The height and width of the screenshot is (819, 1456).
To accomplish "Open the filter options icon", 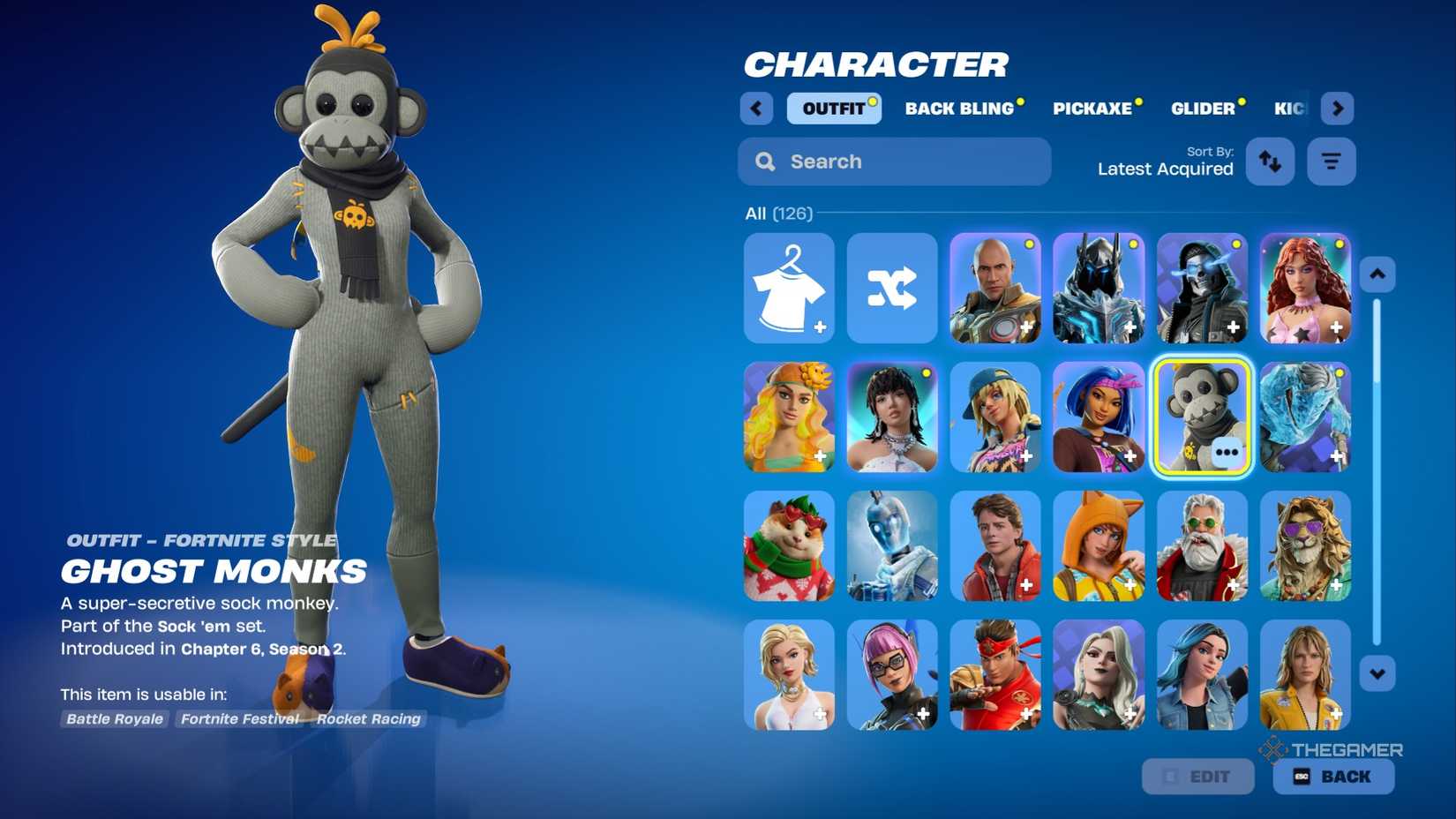I will point(1332,162).
